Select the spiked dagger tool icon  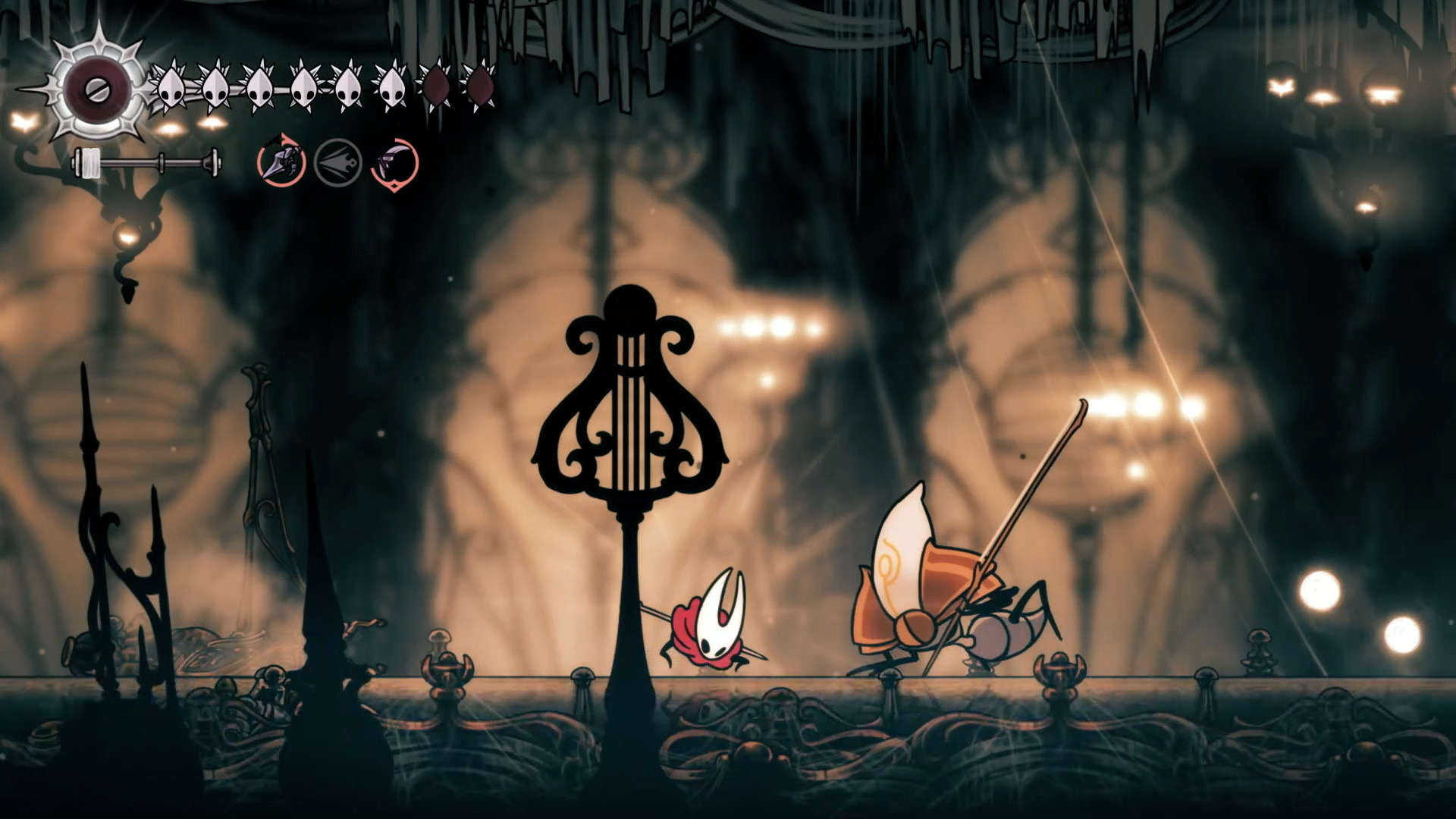tap(281, 162)
